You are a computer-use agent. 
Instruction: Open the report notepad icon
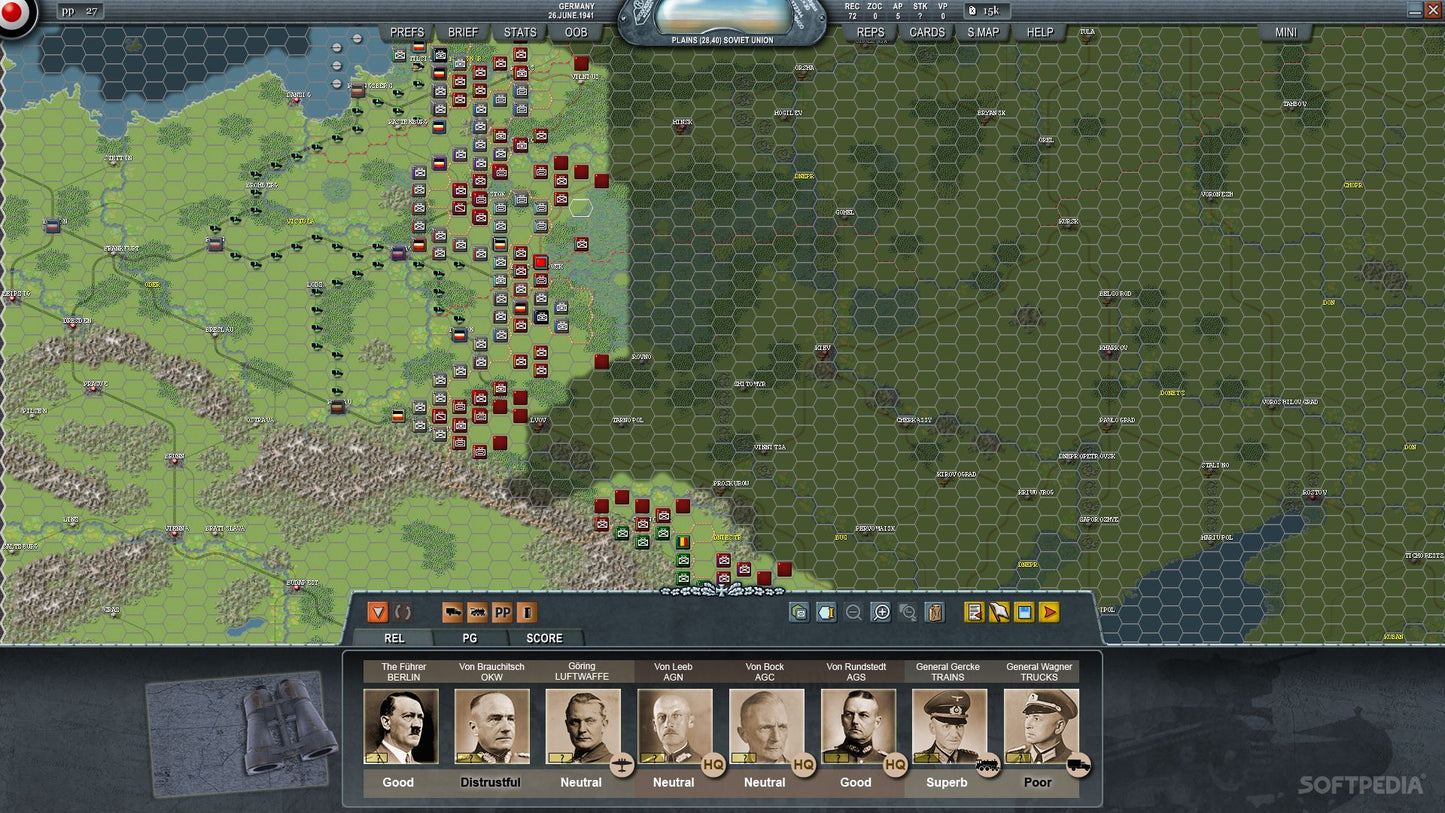tap(973, 612)
